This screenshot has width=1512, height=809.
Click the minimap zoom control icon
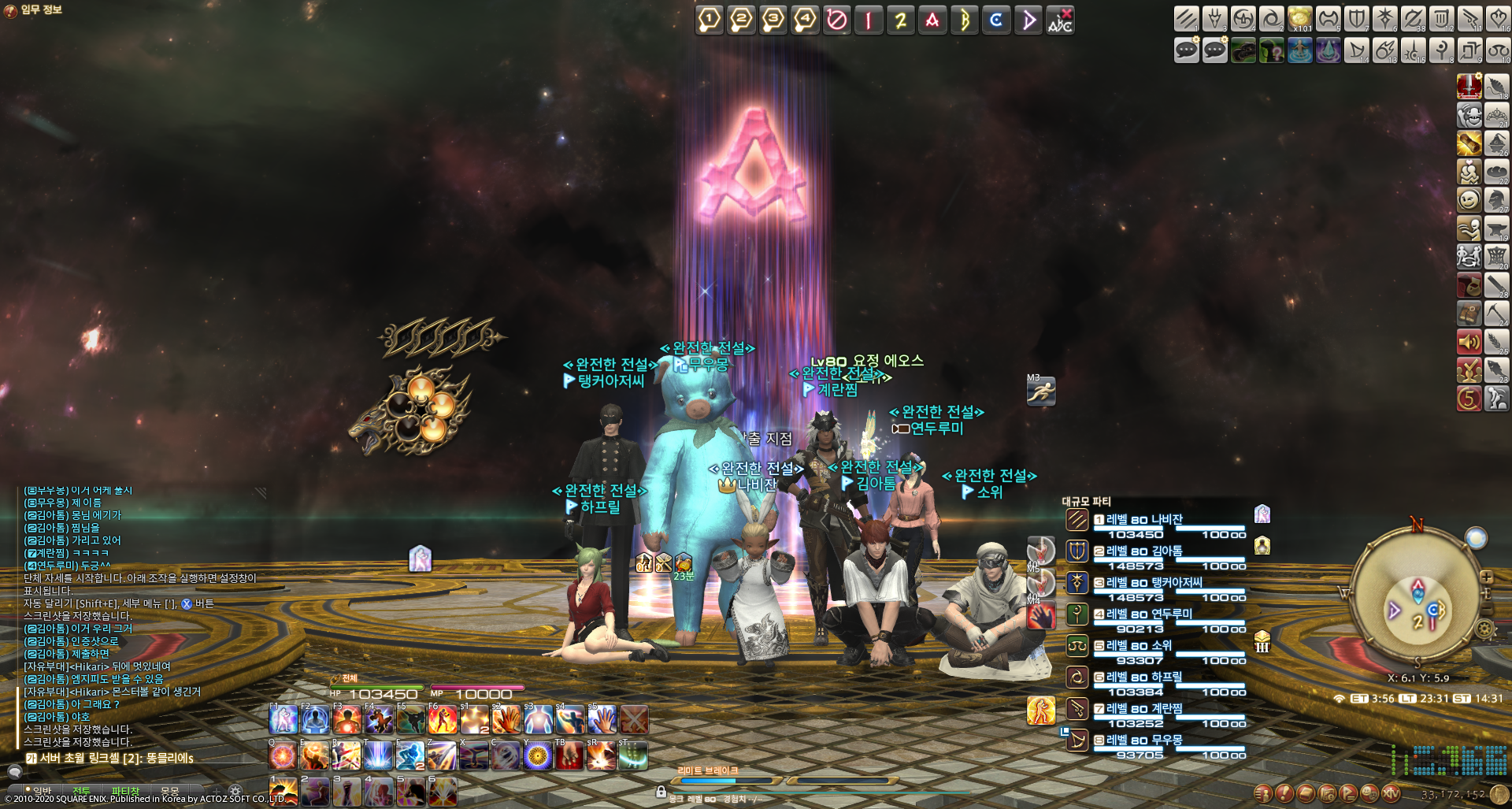(x=1487, y=576)
